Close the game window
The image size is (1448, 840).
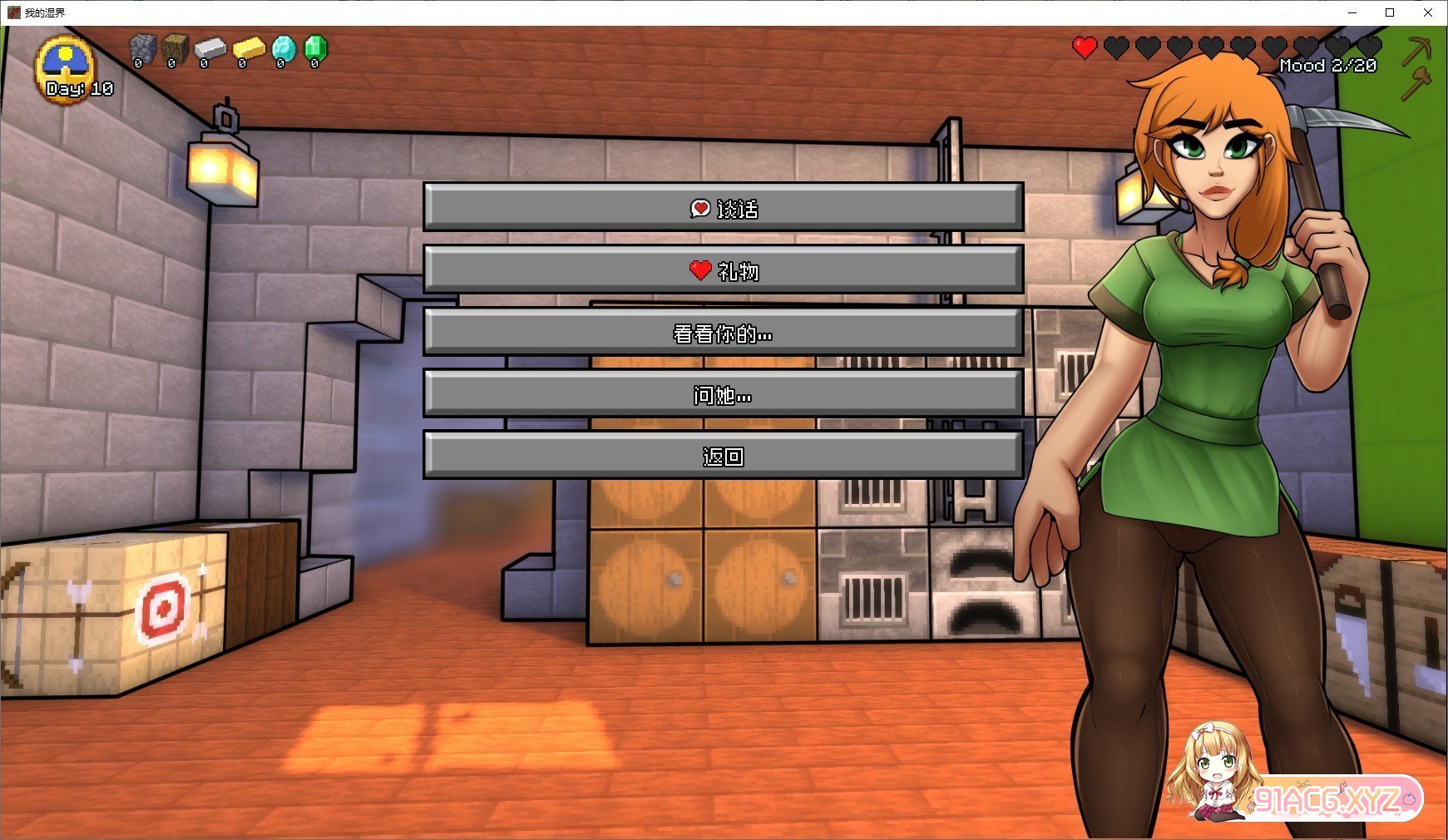click(1428, 12)
